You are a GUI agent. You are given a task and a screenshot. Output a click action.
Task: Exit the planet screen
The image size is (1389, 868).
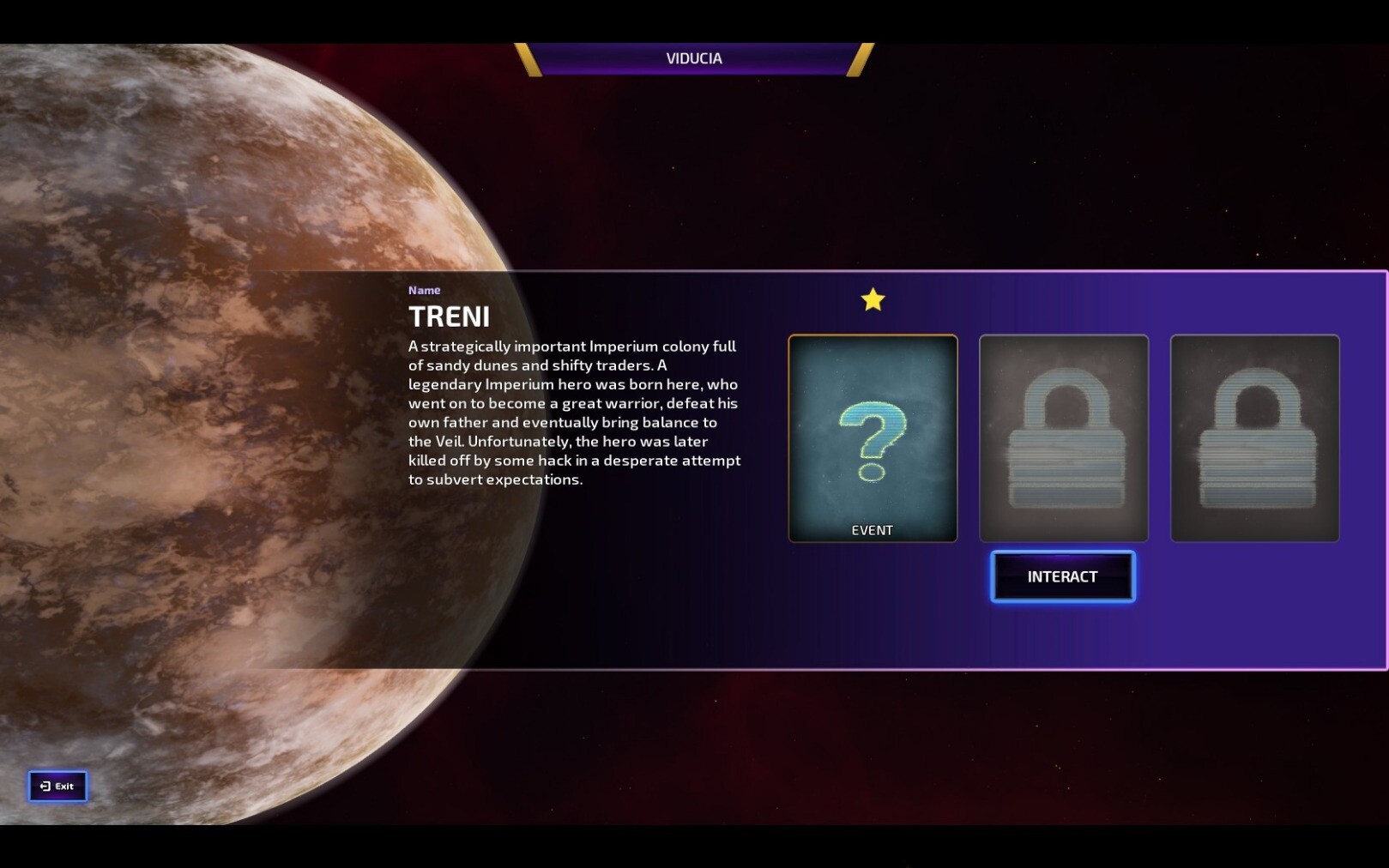pos(57,786)
